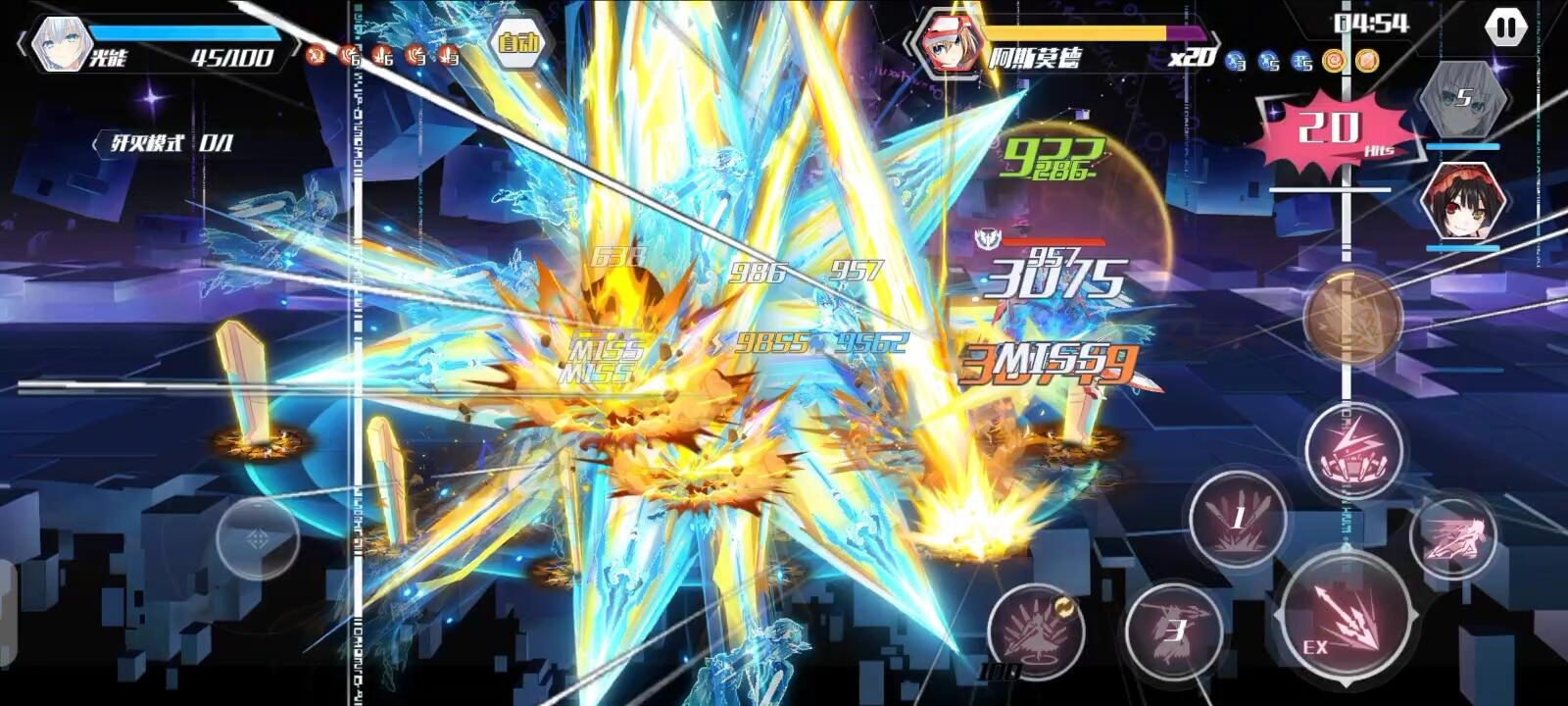This screenshot has height=706, width=1568.
Task: Select the greyed-out silver-haired teammate on cooldown
Action: coord(1462,99)
